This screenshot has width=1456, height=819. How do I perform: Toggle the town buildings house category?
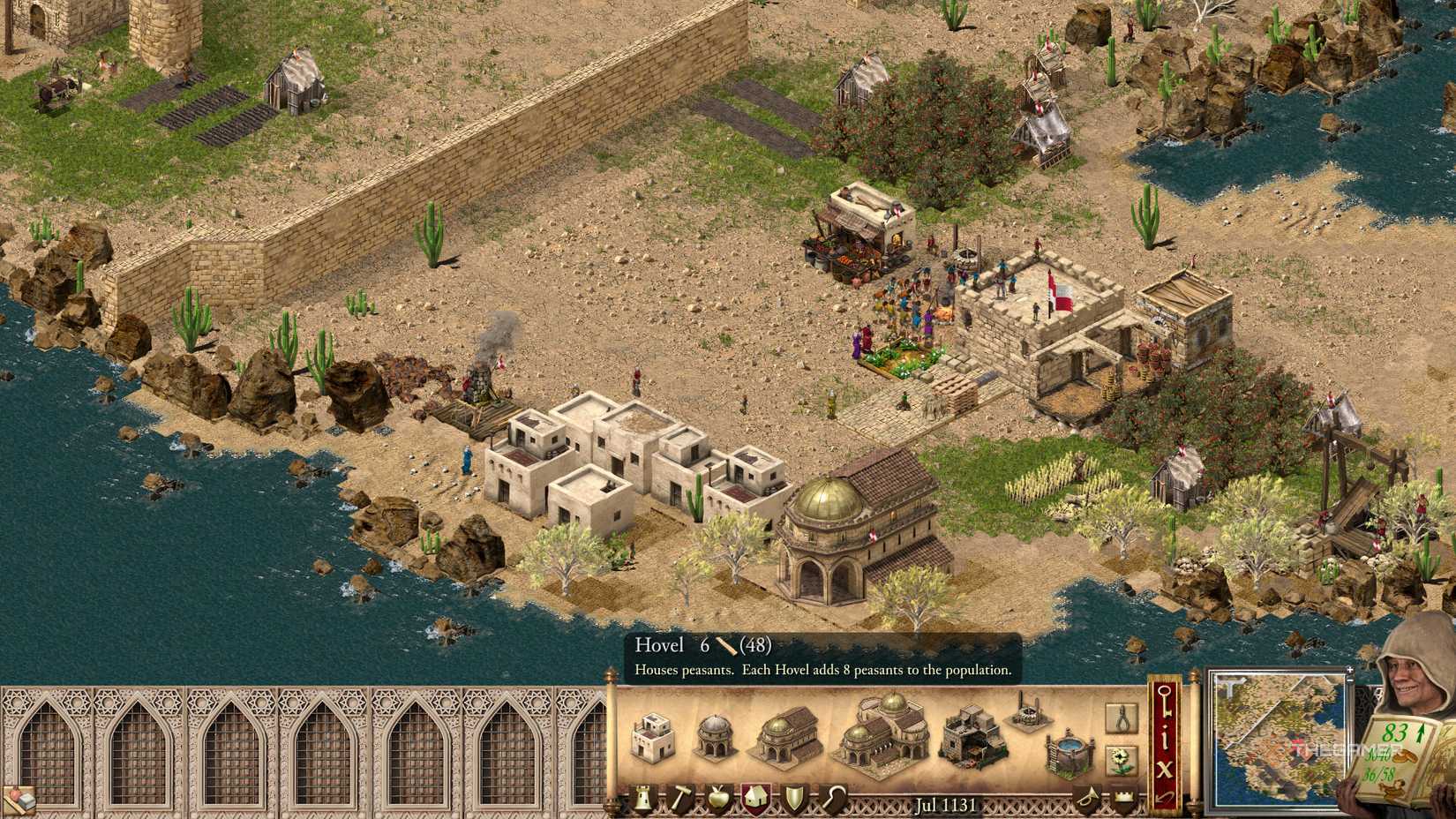tap(757, 797)
